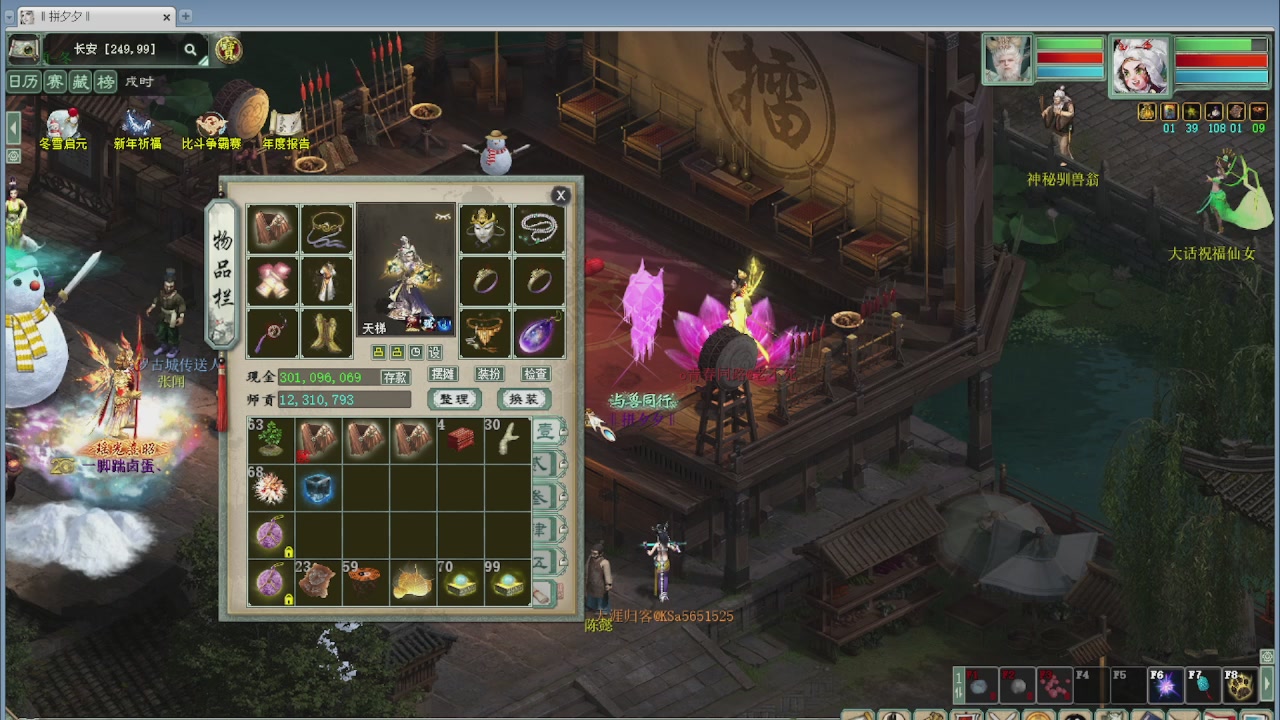Open the 摆摊 stall button
Screen dimensions: 1280x720
tap(442, 374)
